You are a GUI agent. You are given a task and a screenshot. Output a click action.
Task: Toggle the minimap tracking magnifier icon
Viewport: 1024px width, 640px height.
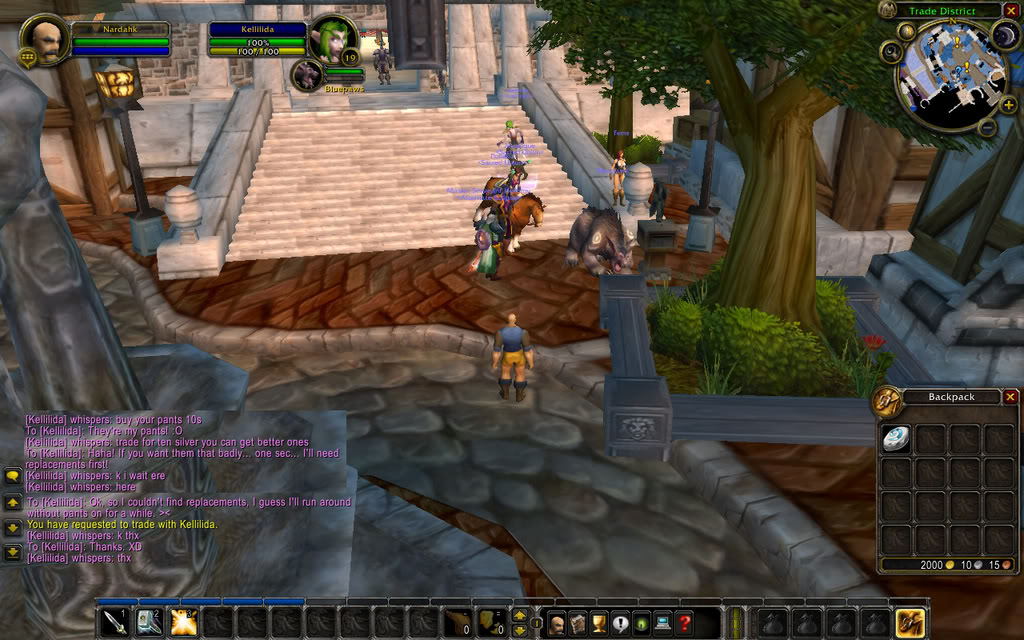[891, 51]
